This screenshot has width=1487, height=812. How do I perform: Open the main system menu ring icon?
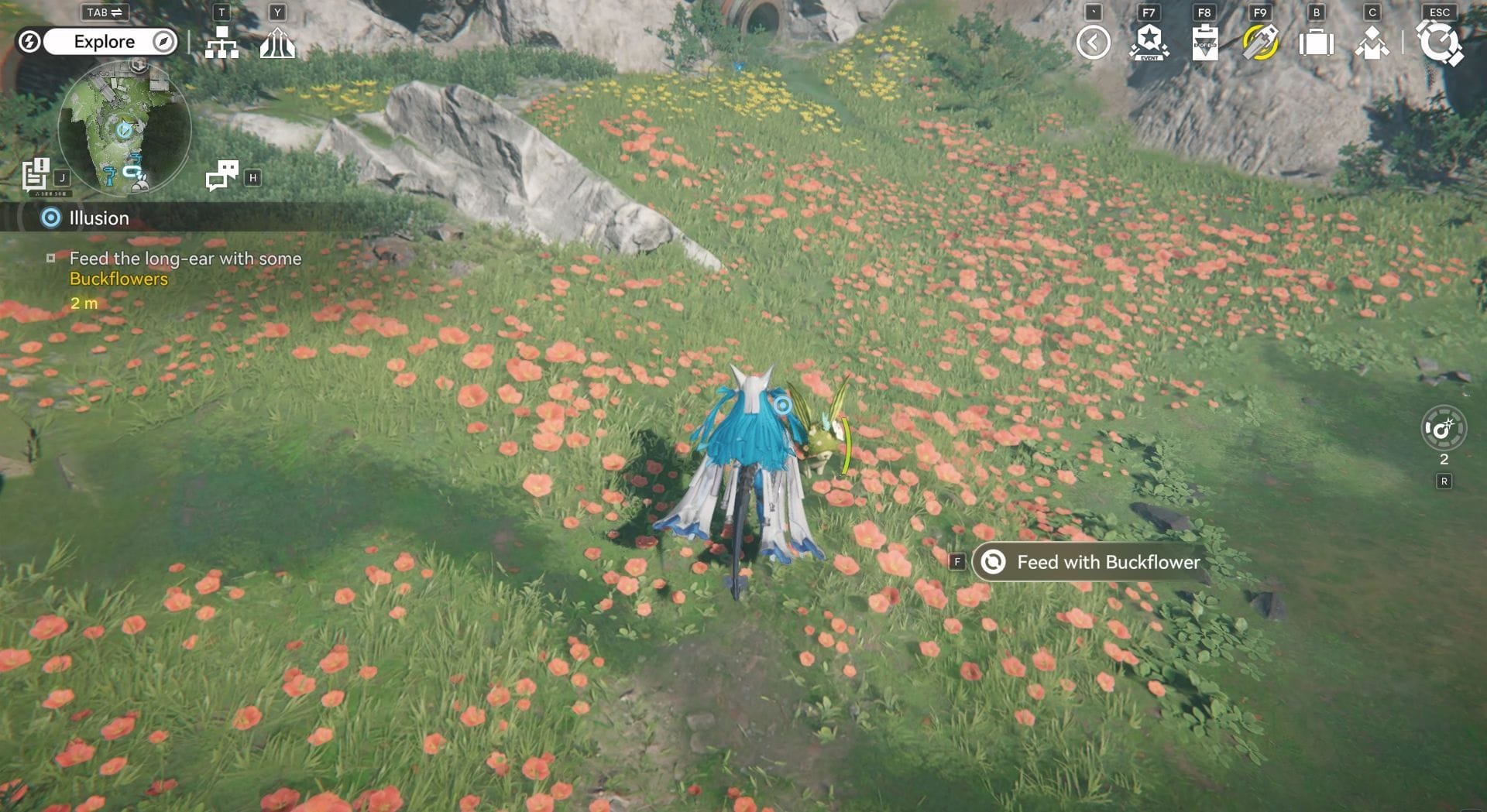coord(1439,43)
